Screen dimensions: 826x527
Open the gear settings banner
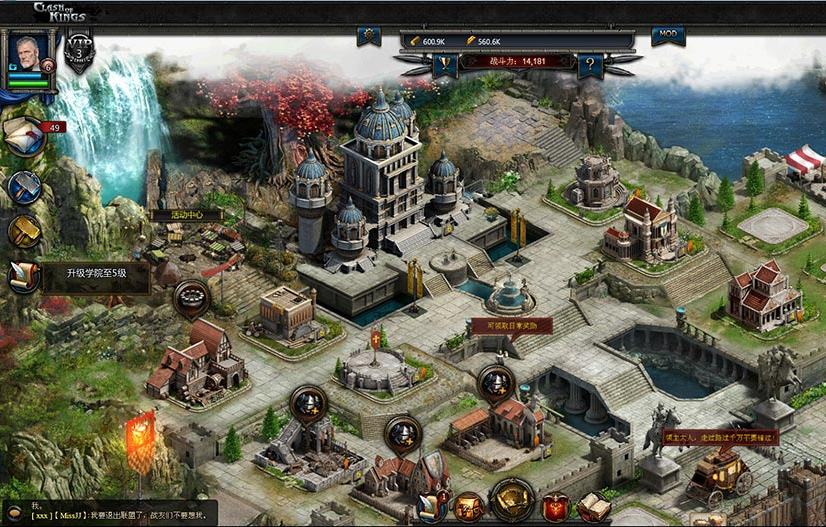(369, 37)
